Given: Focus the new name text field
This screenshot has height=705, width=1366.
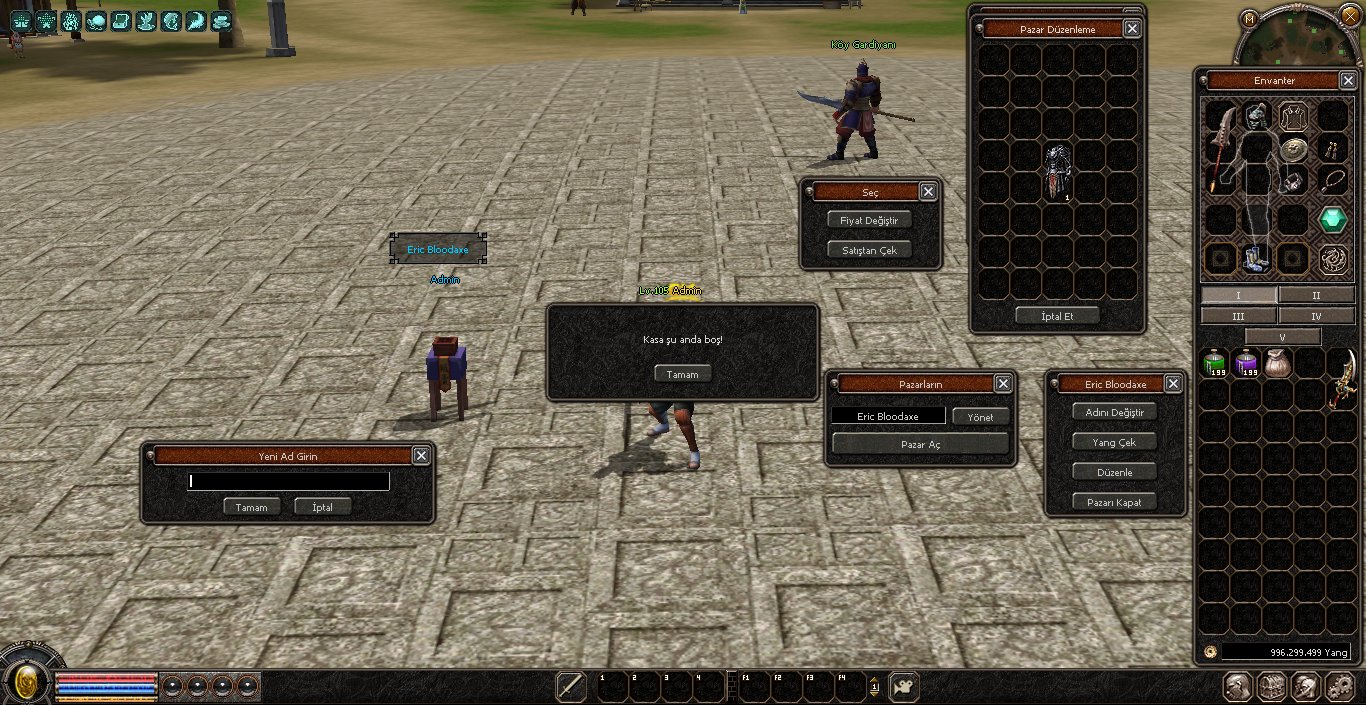Looking at the screenshot, I should click(x=288, y=482).
